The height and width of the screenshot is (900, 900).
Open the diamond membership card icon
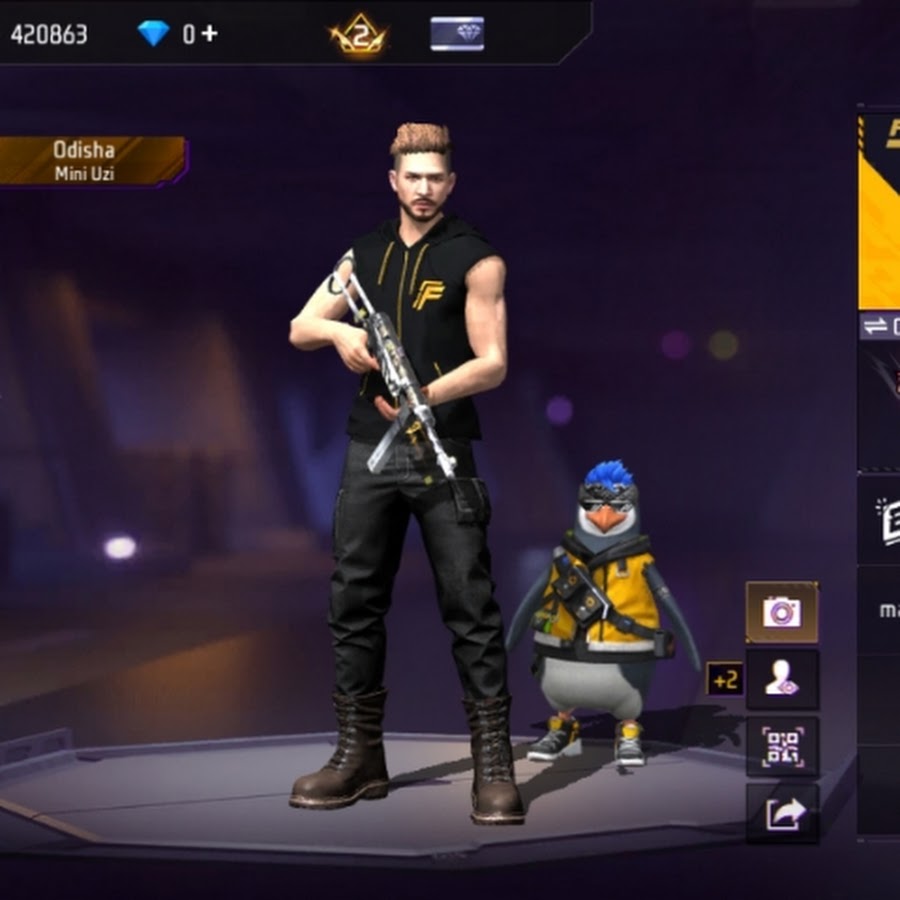click(x=457, y=34)
